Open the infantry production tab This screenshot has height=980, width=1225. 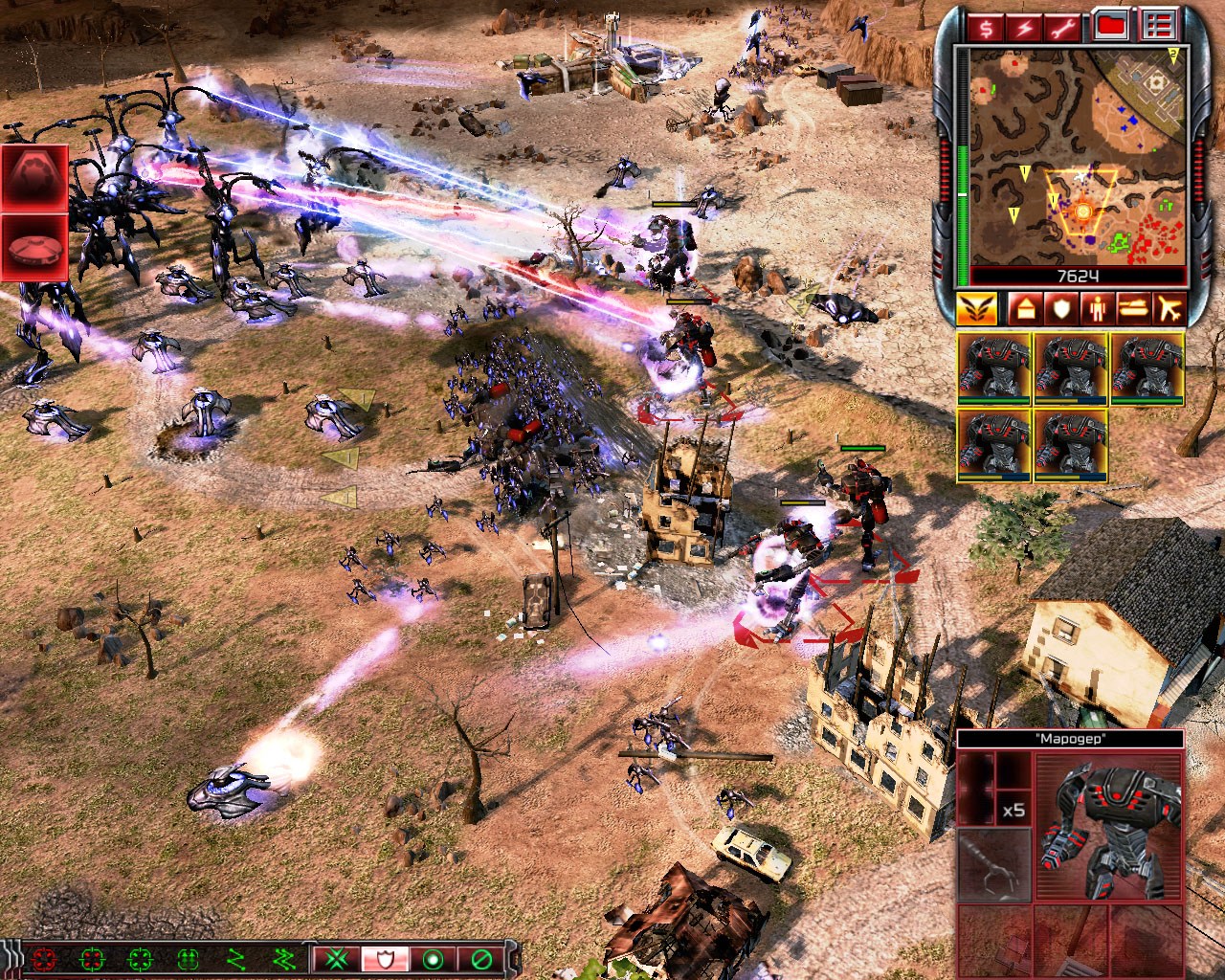tap(1096, 308)
